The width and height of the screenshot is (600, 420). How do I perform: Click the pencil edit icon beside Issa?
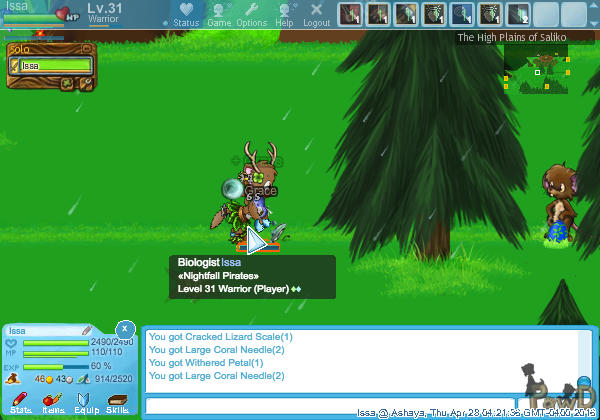pyautogui.click(x=87, y=329)
